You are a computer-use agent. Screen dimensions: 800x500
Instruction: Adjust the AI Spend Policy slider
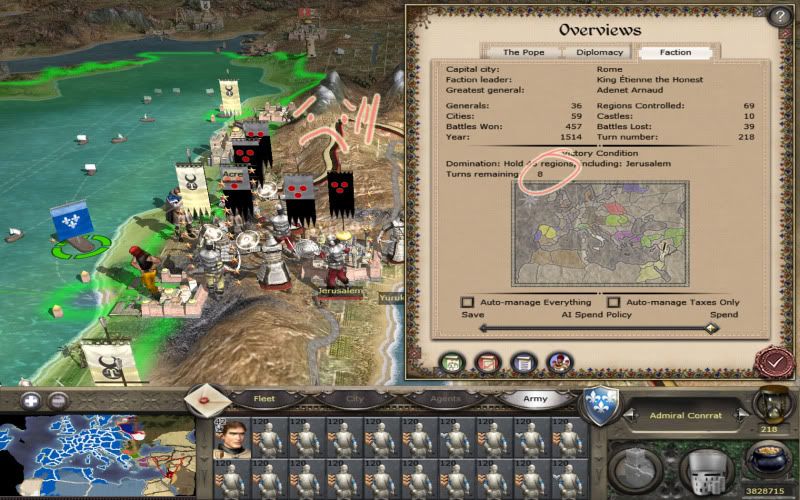(x=710, y=328)
